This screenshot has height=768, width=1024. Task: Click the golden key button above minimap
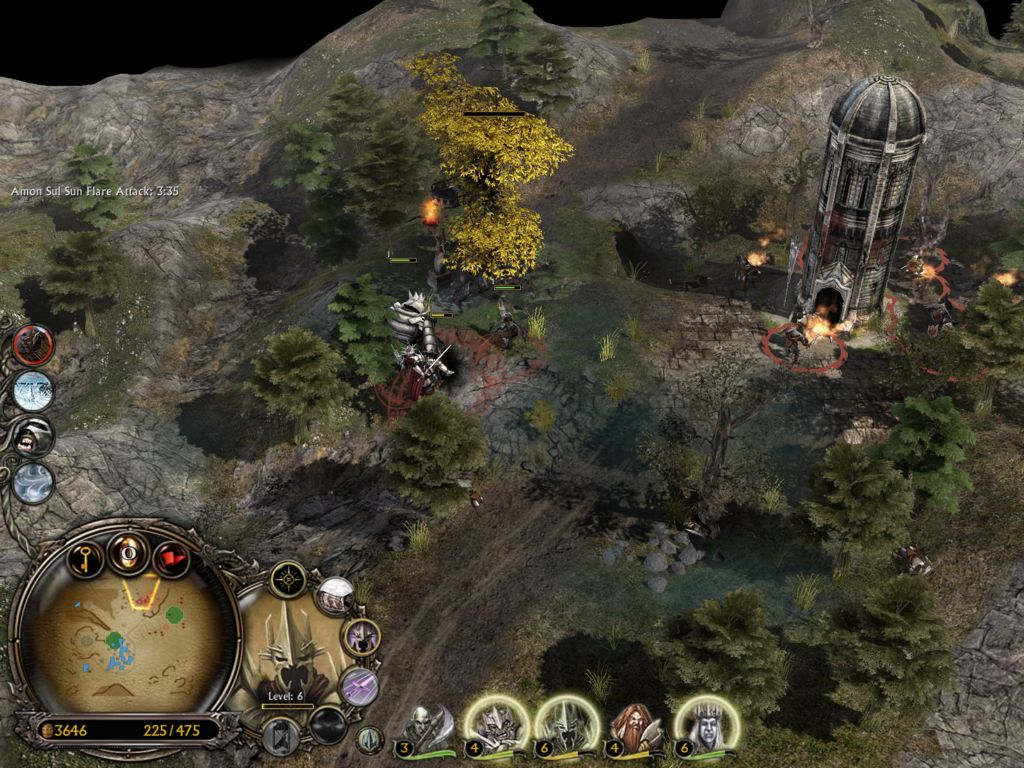(x=87, y=556)
